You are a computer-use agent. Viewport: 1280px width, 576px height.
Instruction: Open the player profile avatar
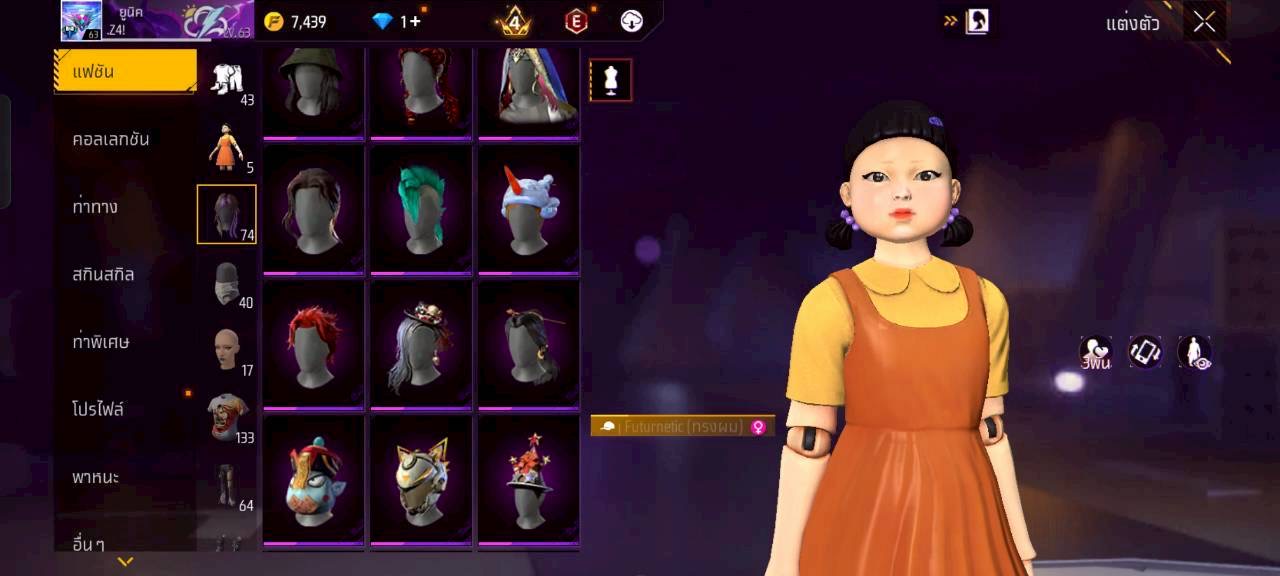81,20
